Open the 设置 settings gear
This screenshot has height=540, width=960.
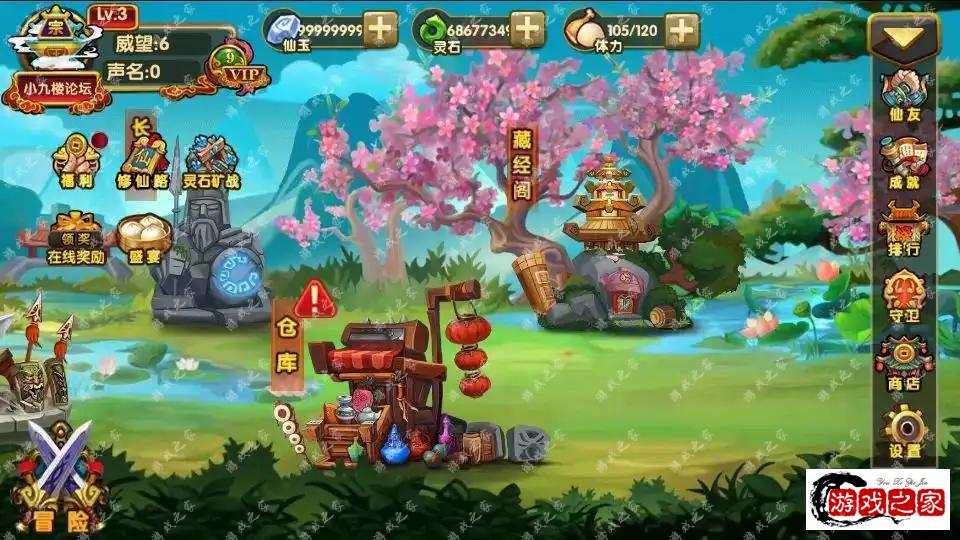pyautogui.click(x=903, y=433)
